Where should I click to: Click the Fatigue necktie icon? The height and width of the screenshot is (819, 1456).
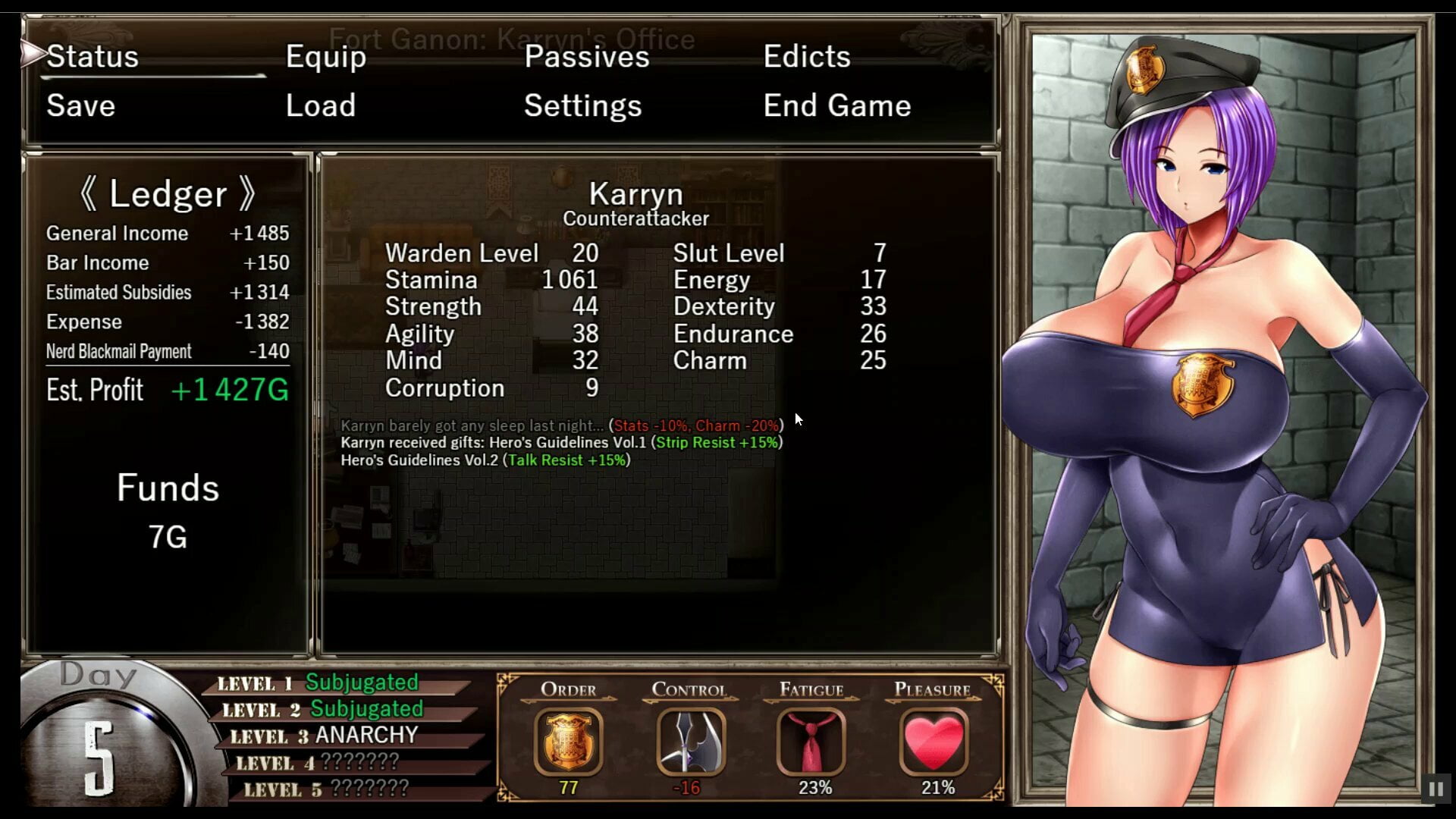pos(811,741)
